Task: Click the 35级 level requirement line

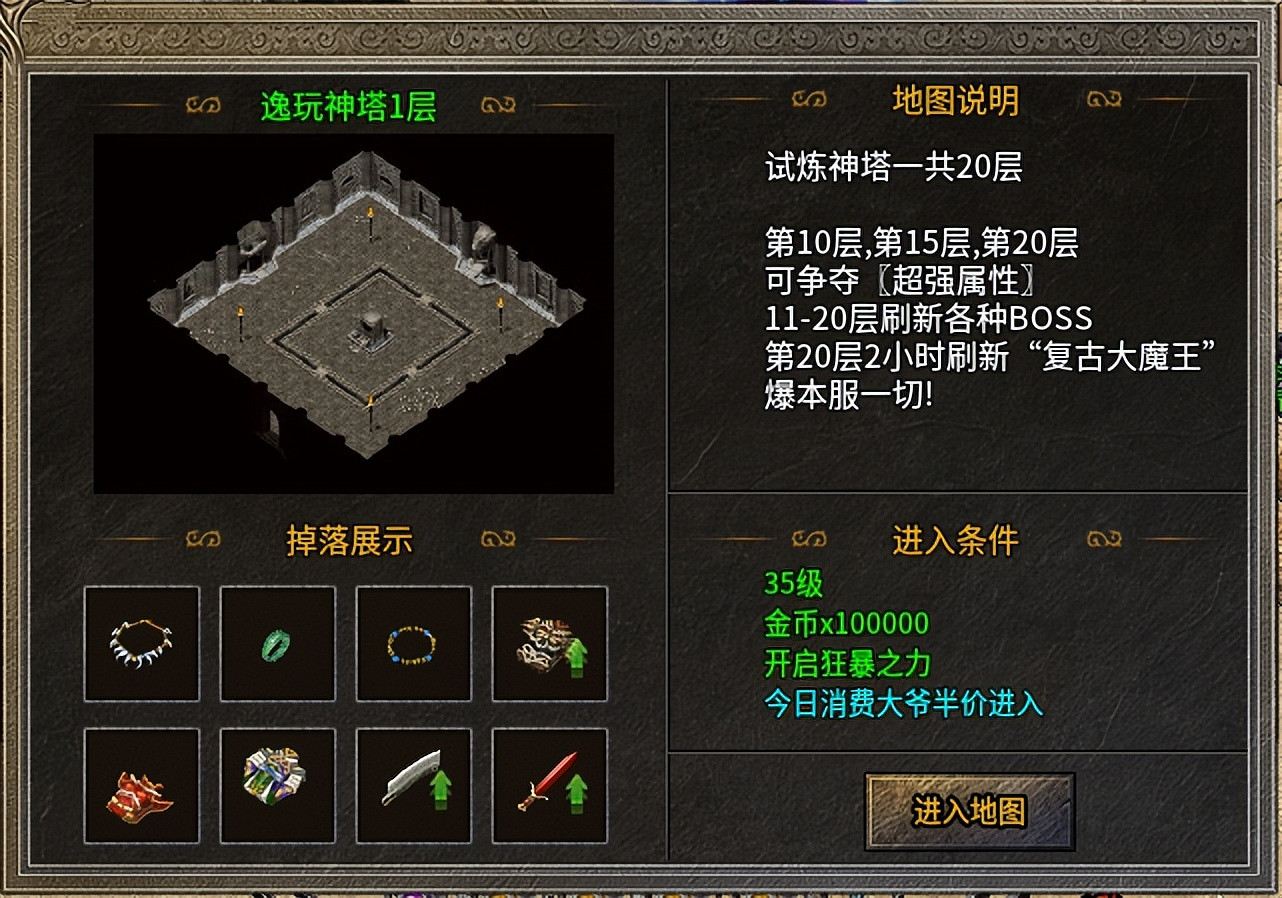Action: 791,584
